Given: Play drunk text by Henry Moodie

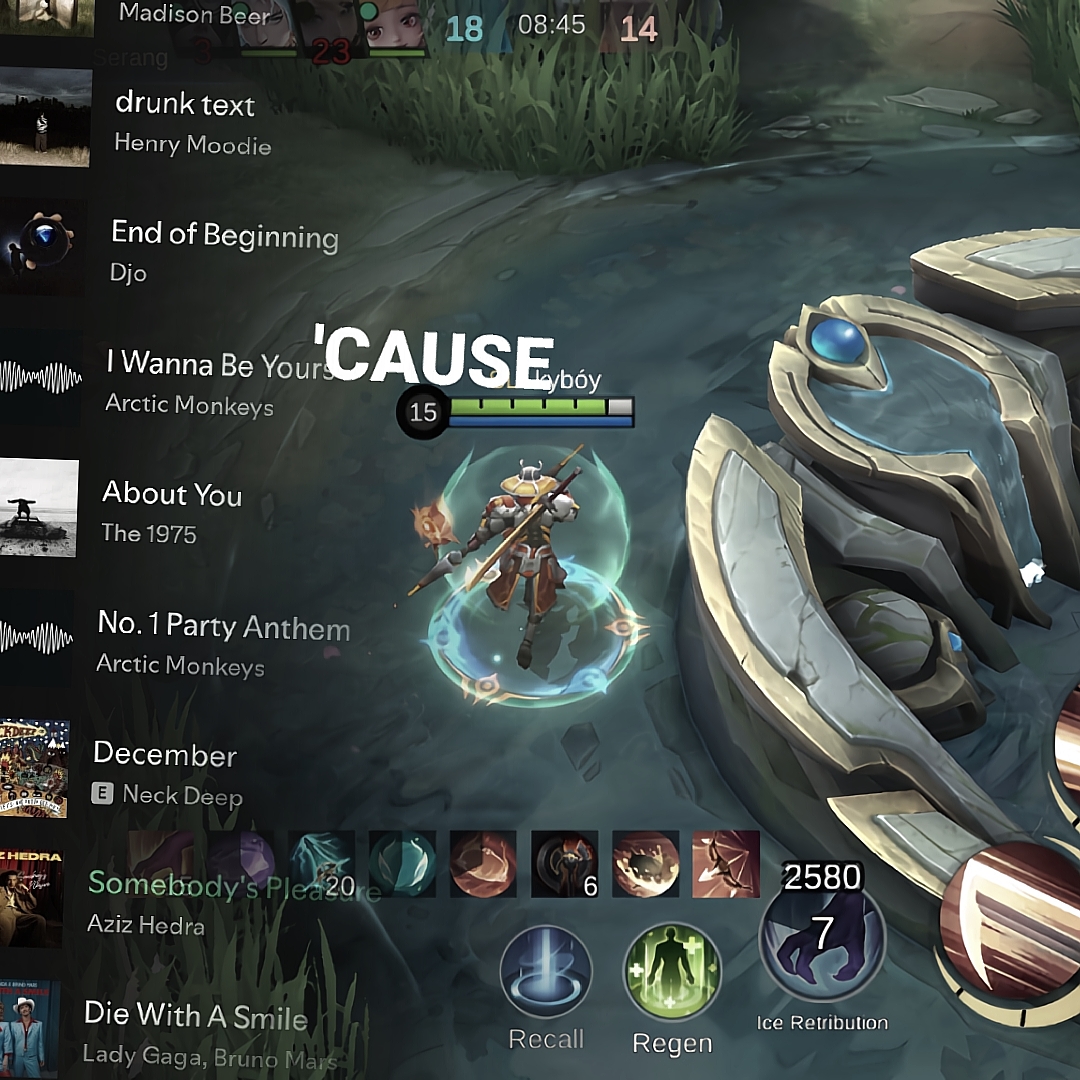Looking at the screenshot, I should click(x=185, y=122).
